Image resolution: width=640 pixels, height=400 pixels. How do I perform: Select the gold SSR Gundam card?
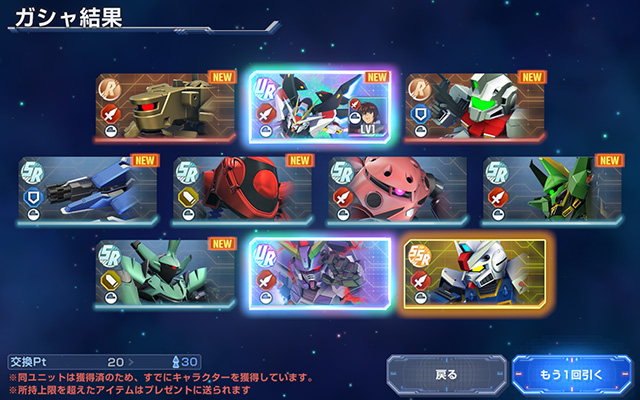pyautogui.click(x=476, y=272)
